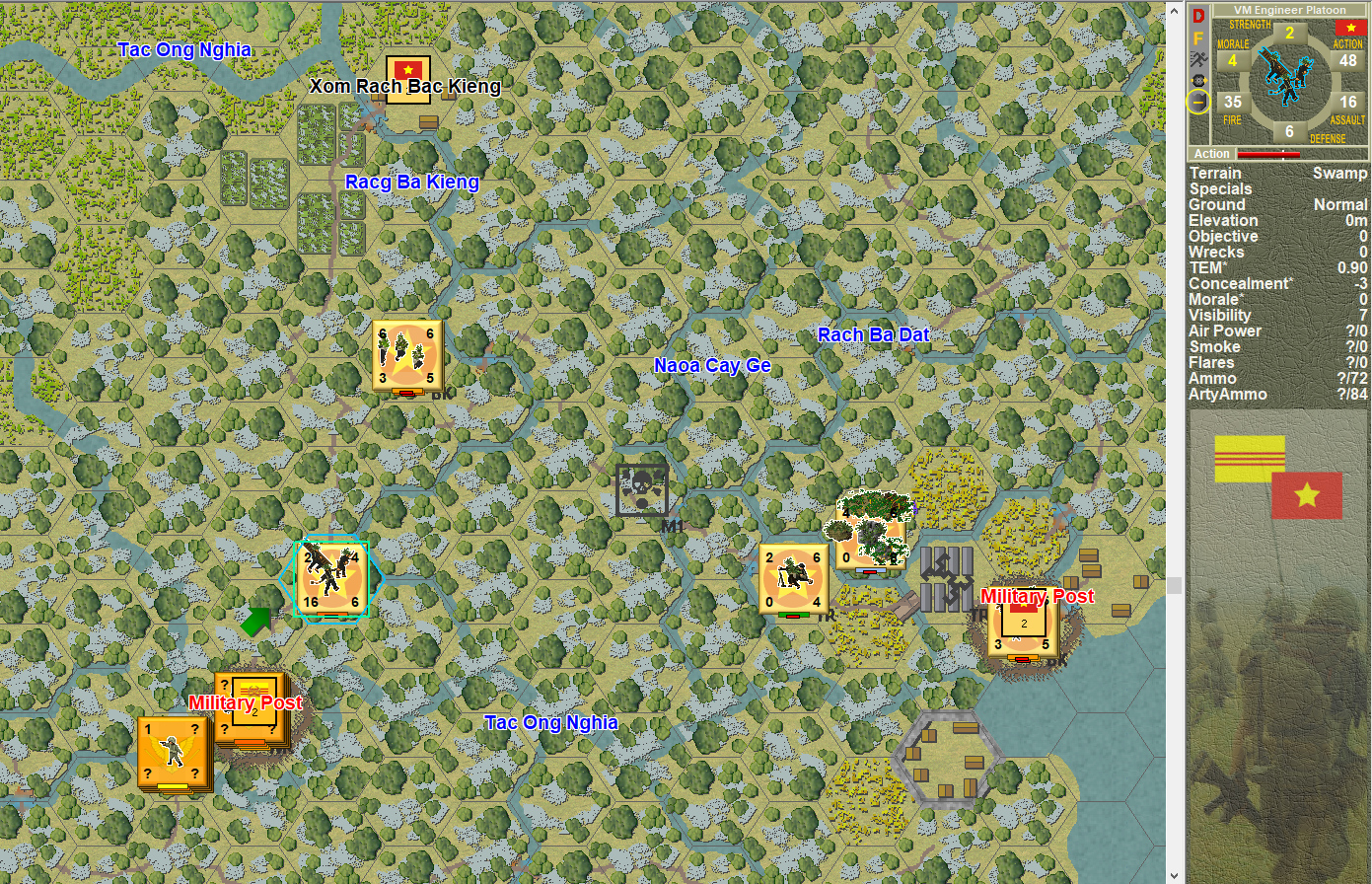Toggle the yellow F indicator on the side strip
1372x884 pixels.
coord(1197,37)
